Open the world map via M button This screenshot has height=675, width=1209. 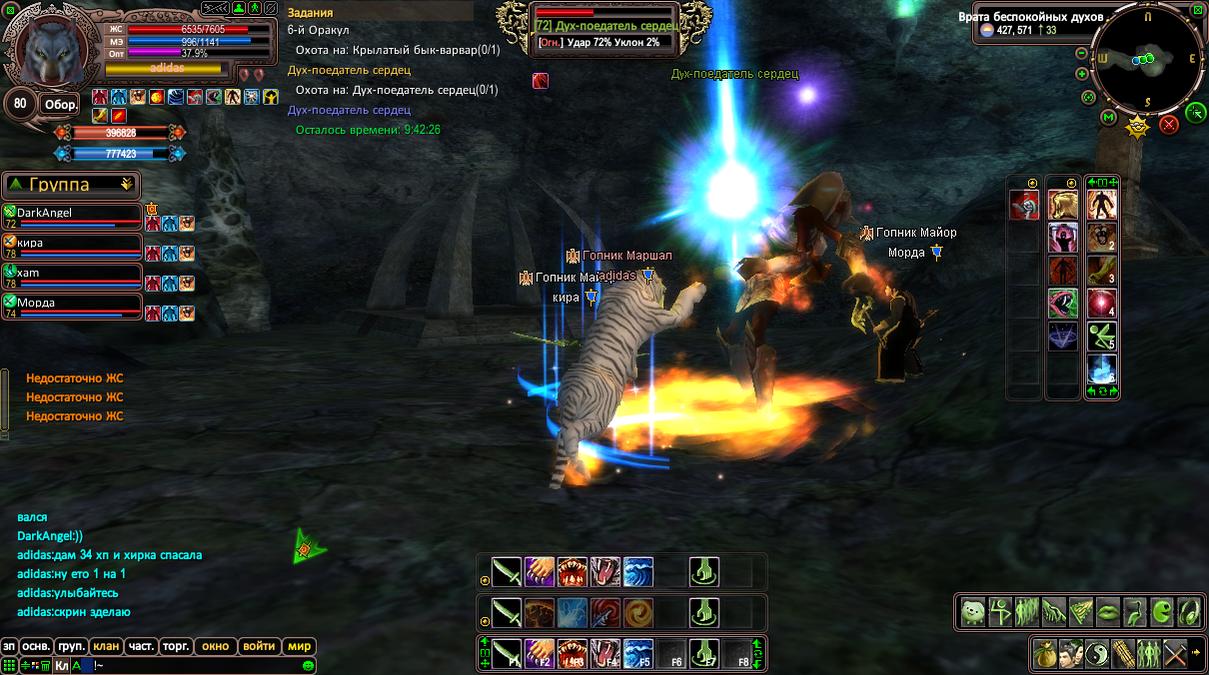tap(1108, 118)
